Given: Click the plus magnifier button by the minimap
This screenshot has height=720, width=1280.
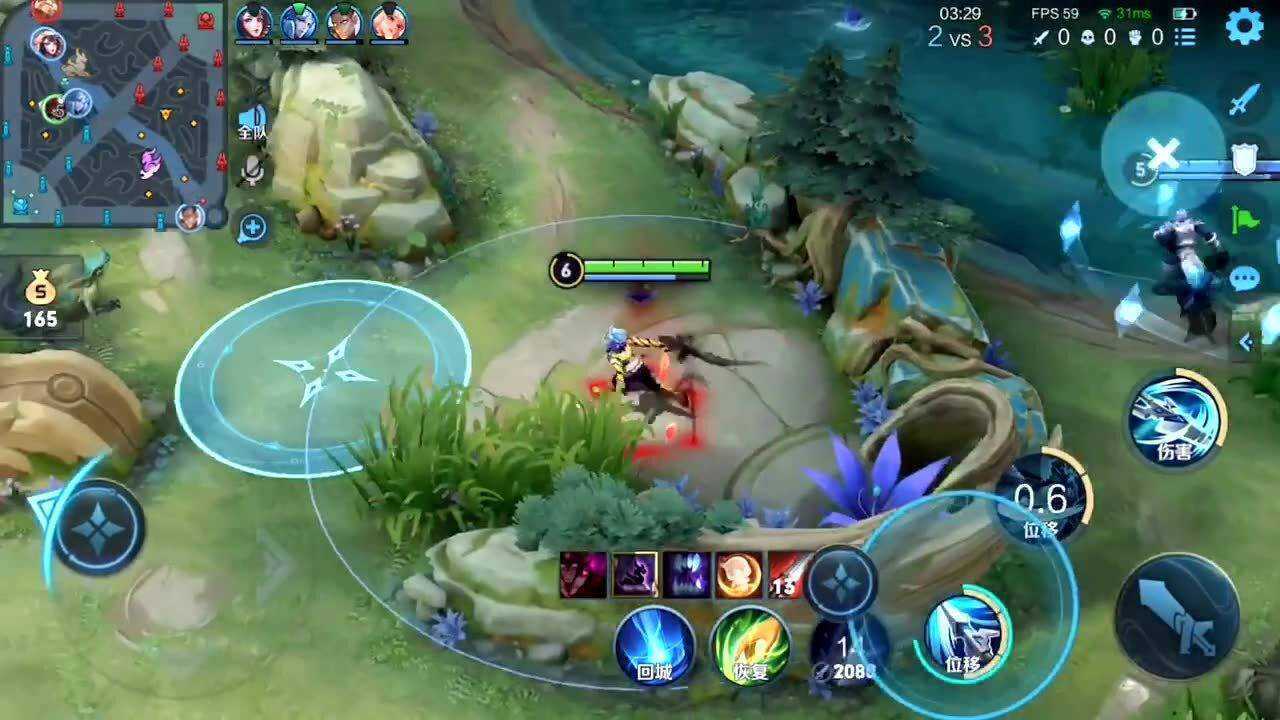Looking at the screenshot, I should click(253, 227).
